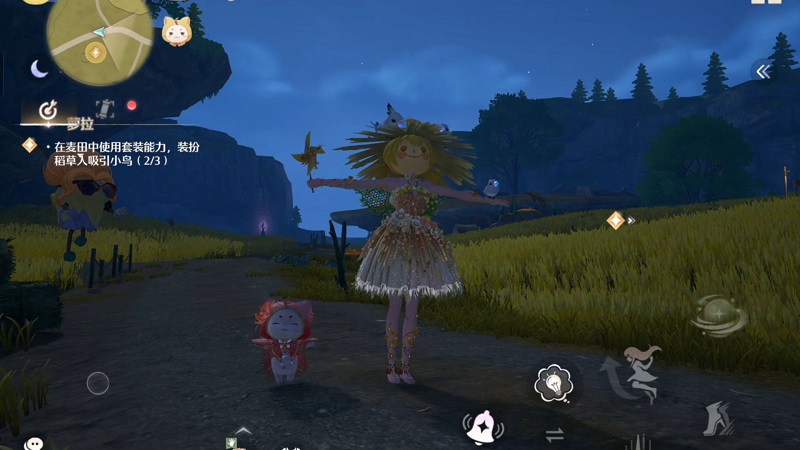The height and width of the screenshot is (450, 800).
Task: Select the quest tracking target tab
Action: tap(48, 108)
